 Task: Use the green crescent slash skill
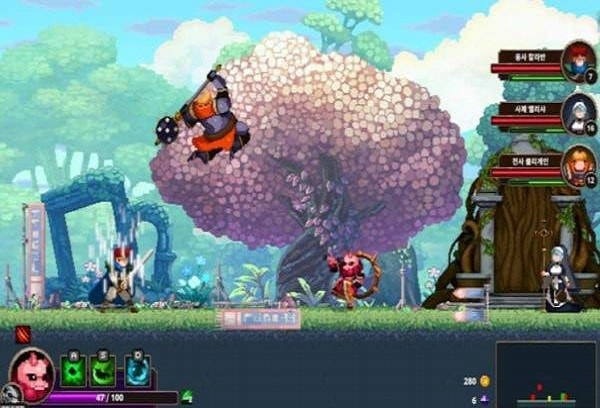pyautogui.click(x=102, y=371)
